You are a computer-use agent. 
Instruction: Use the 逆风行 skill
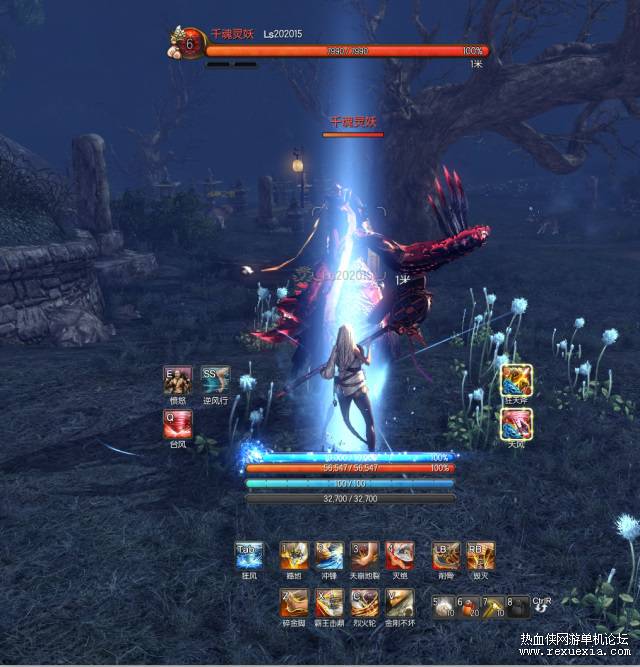(x=215, y=381)
